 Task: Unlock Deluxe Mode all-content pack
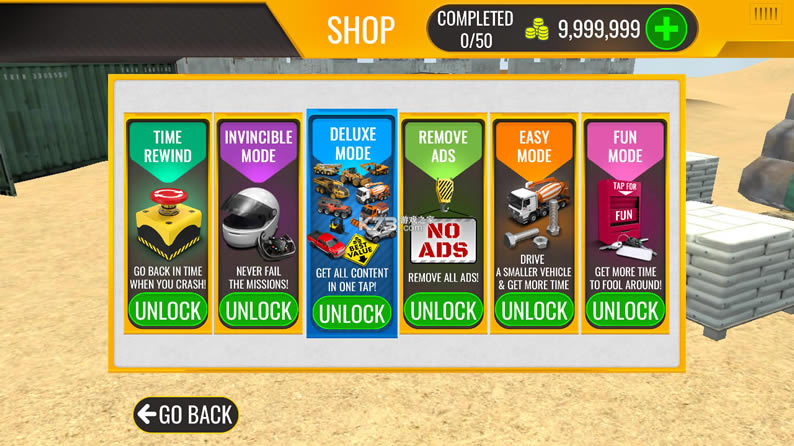(352, 313)
